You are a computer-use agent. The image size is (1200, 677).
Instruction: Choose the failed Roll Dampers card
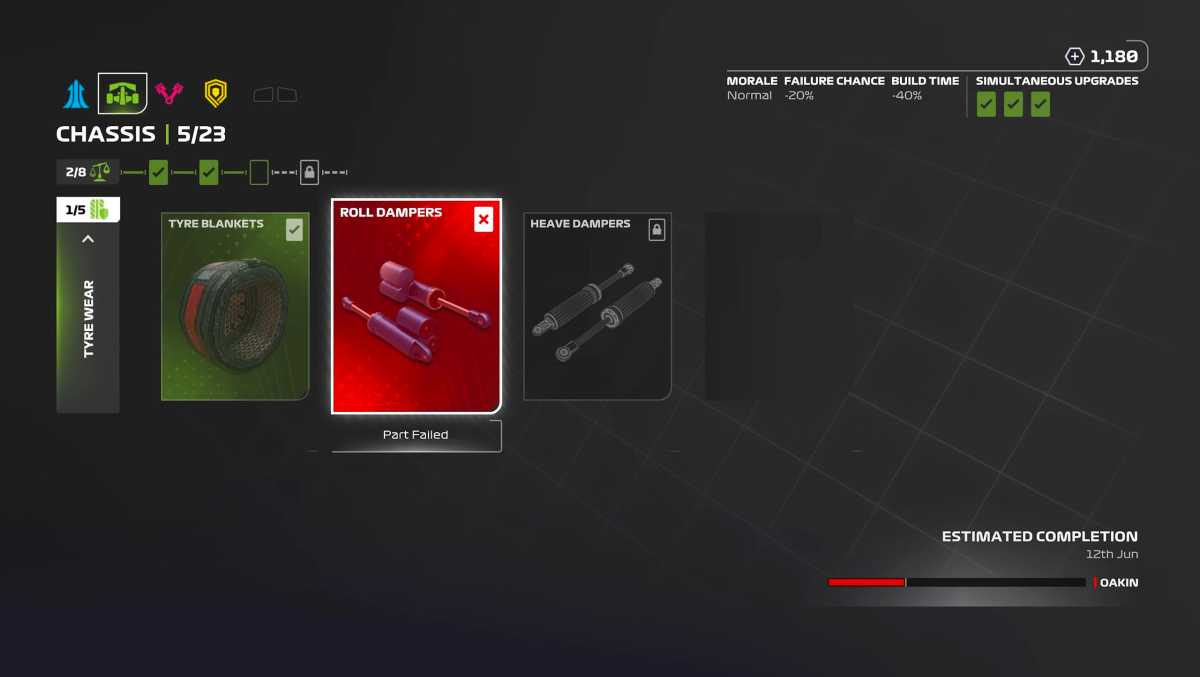[416, 306]
